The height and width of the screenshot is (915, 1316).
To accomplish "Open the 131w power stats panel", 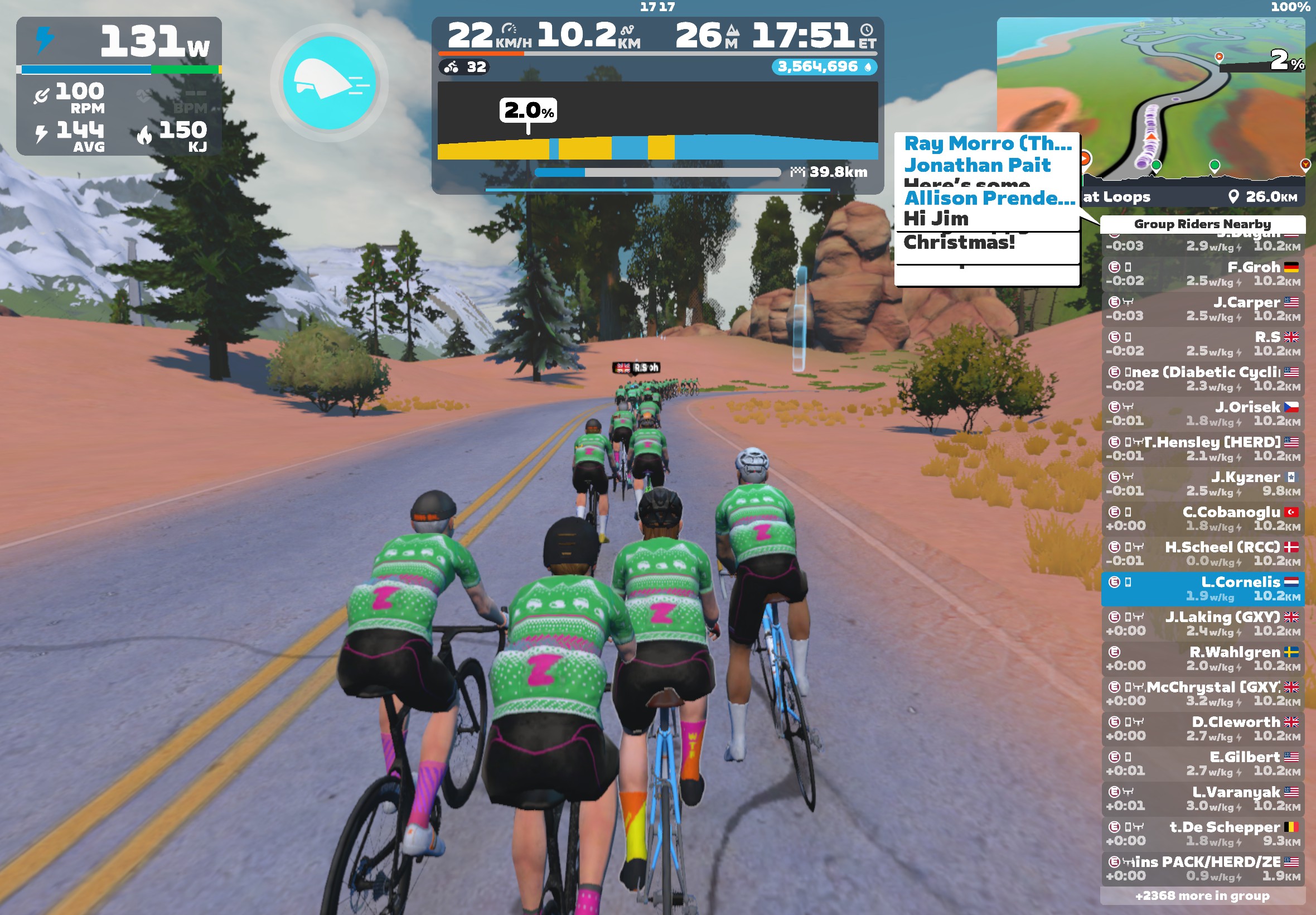I will (119, 86).
